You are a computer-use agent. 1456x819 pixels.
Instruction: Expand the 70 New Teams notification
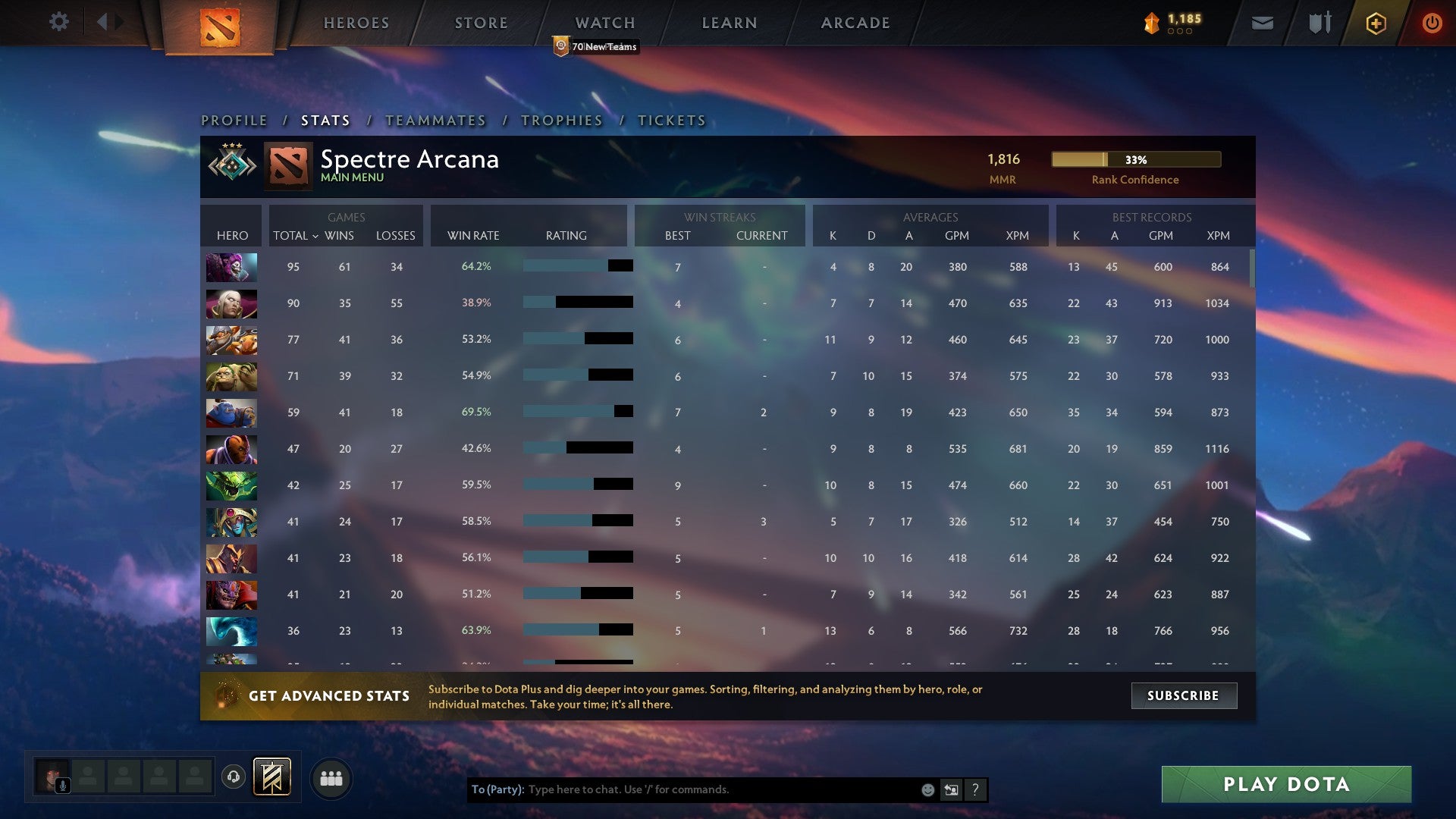[x=597, y=46]
